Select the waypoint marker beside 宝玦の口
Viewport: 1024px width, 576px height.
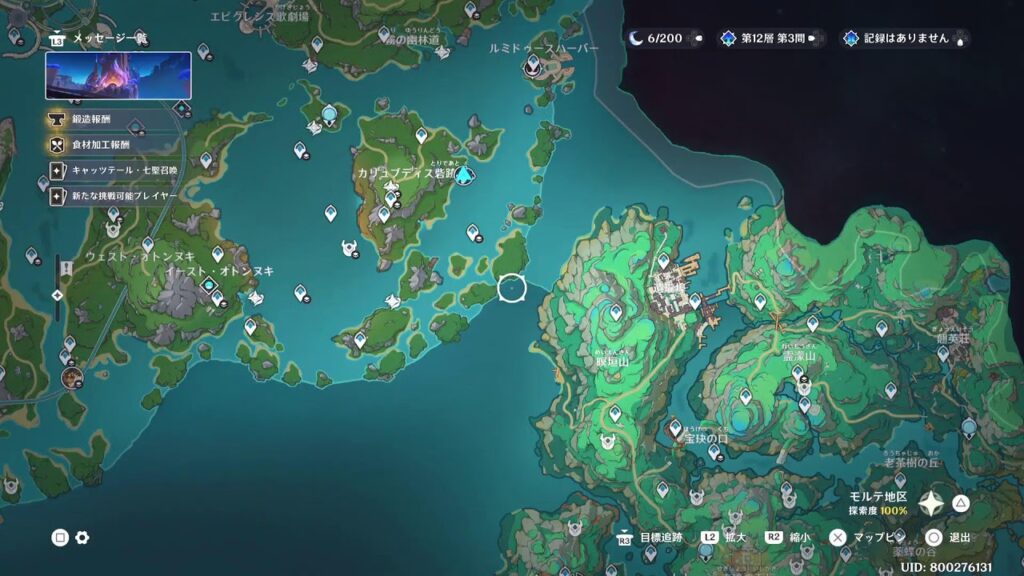[676, 427]
